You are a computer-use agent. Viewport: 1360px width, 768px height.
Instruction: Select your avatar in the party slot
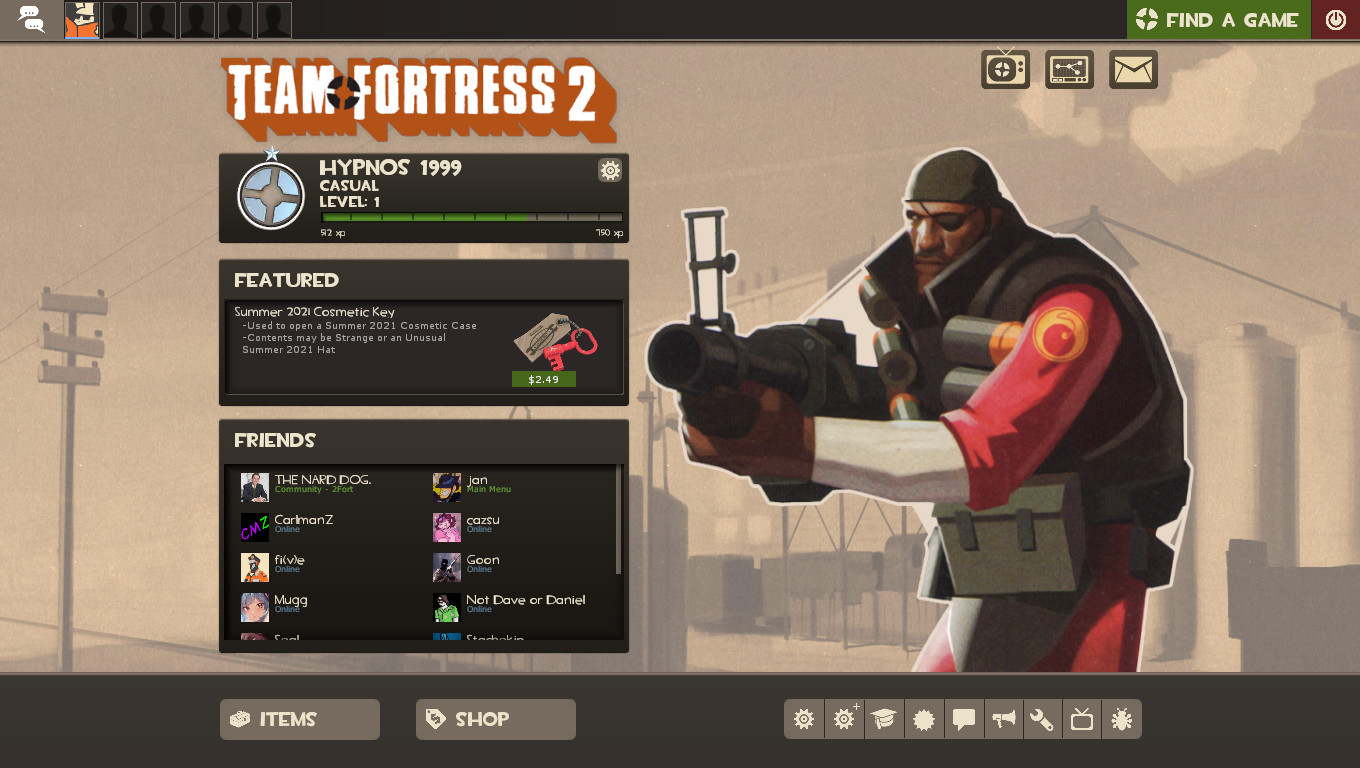coord(81,19)
